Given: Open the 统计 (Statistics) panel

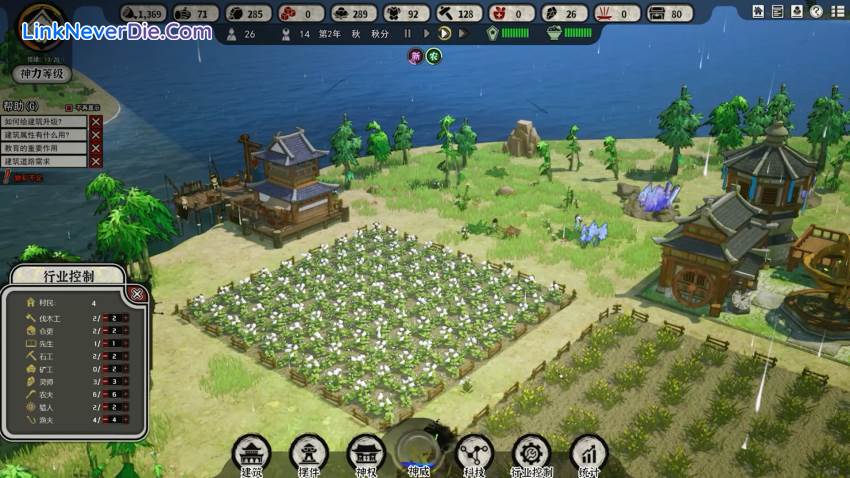Looking at the screenshot, I should [x=589, y=452].
